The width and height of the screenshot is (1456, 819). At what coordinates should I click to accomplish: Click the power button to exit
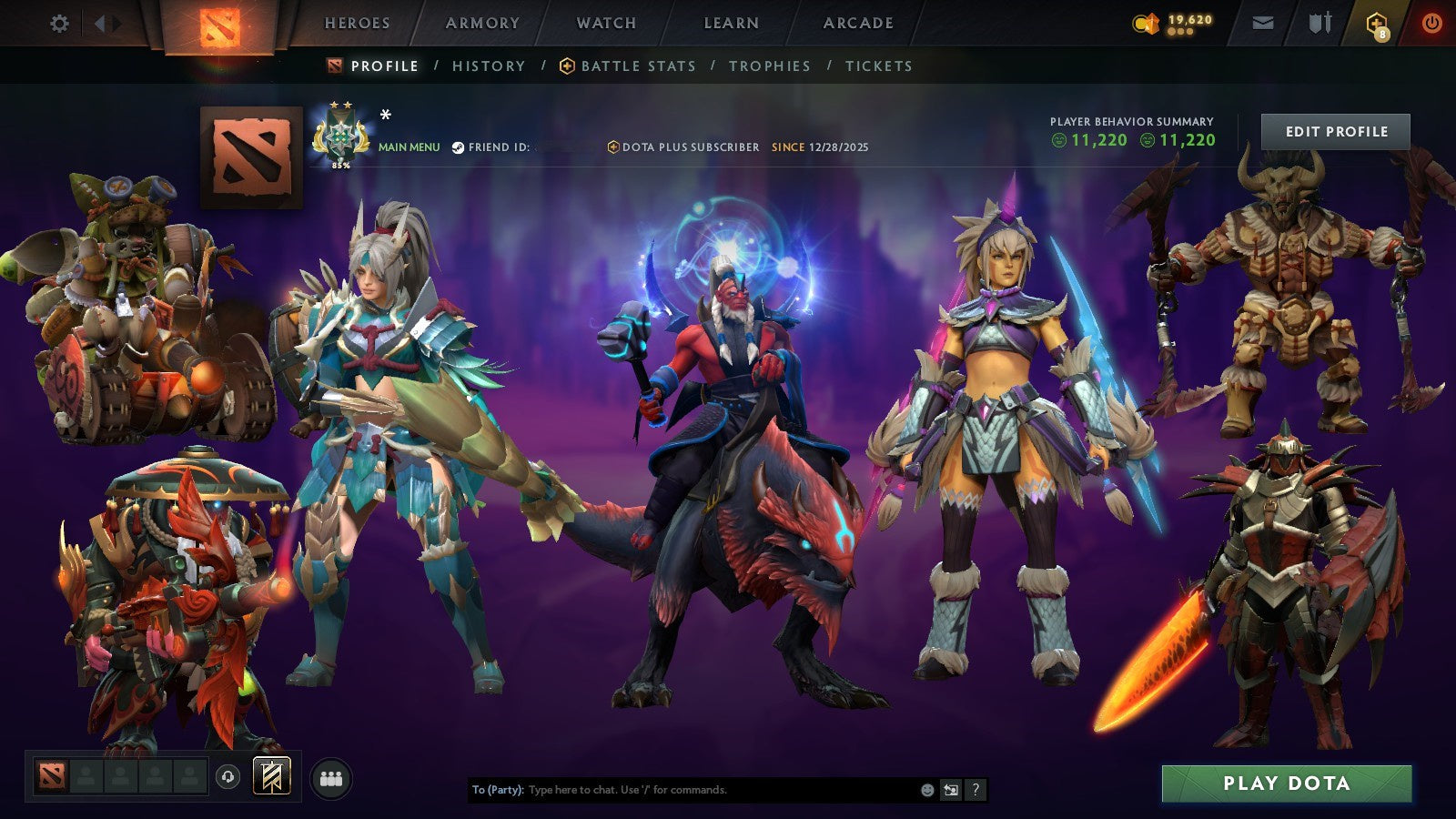click(1431, 25)
